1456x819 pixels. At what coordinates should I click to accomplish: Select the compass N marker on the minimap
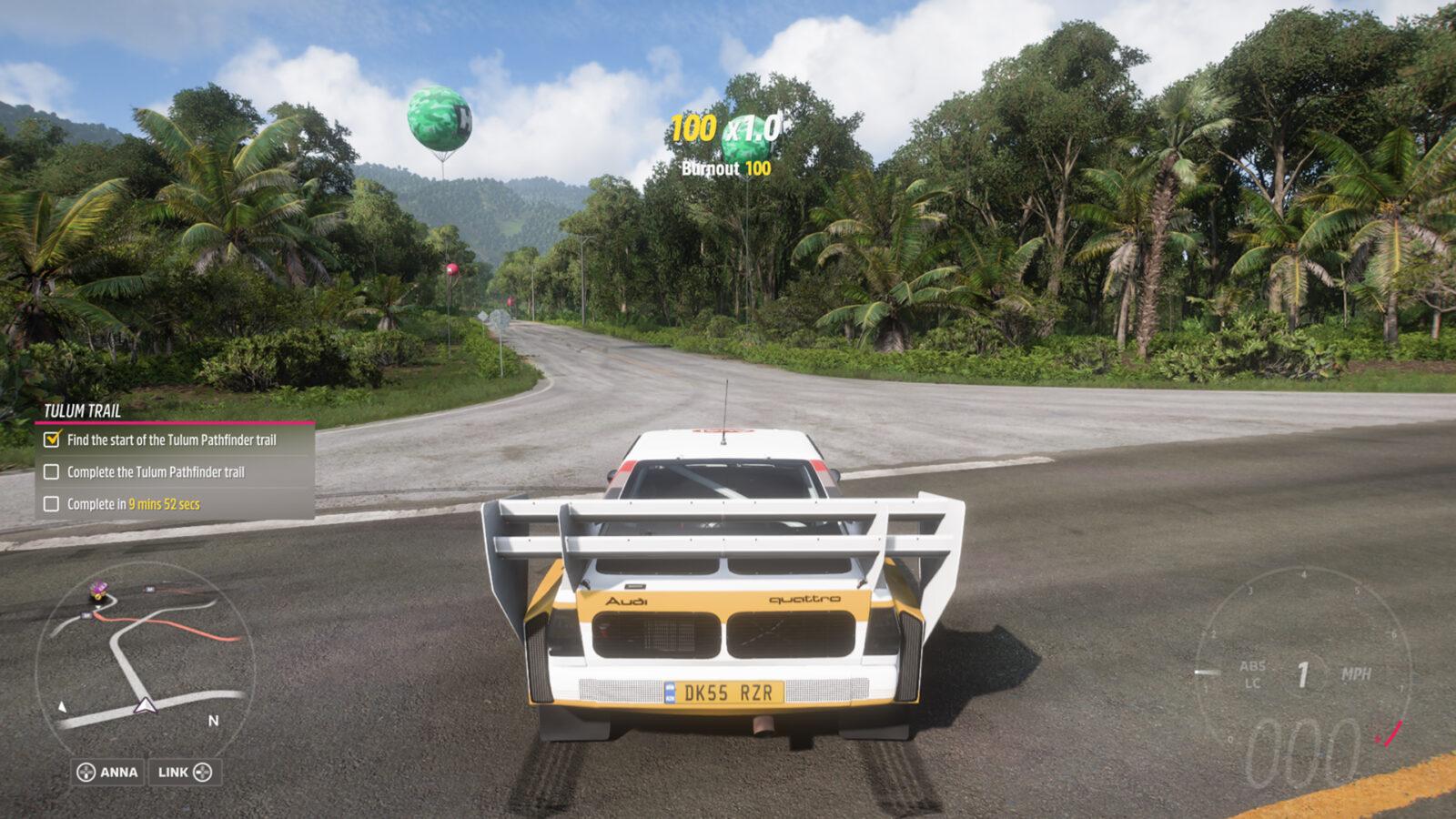click(x=212, y=721)
